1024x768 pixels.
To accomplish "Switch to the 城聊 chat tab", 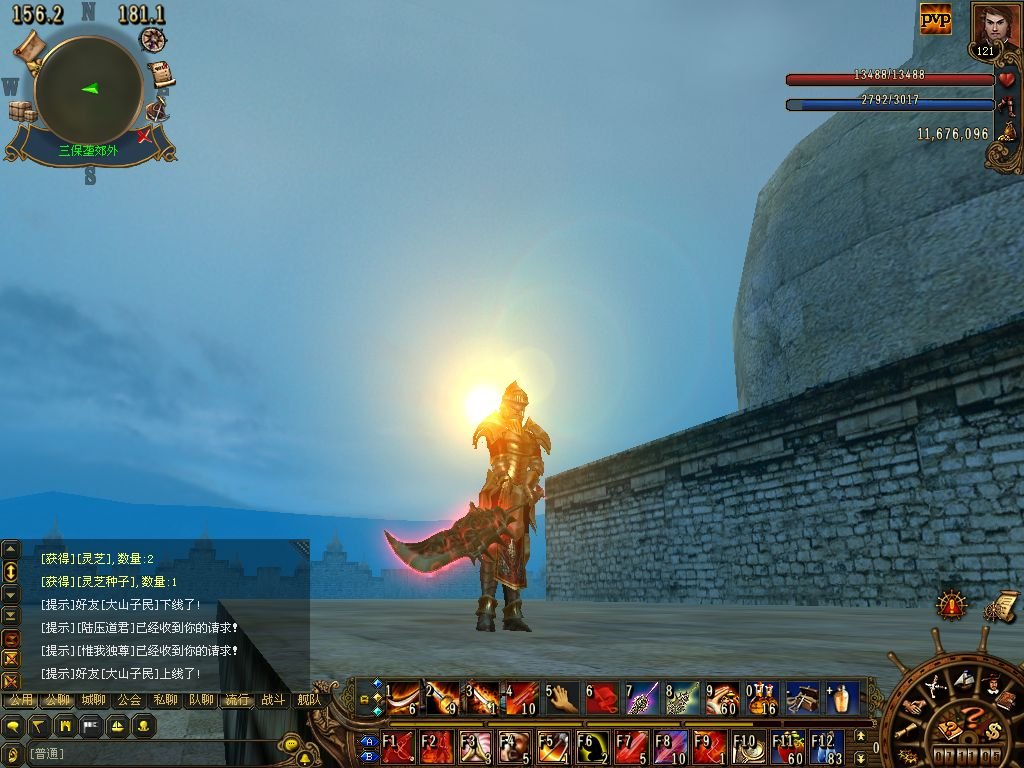I will [93, 700].
